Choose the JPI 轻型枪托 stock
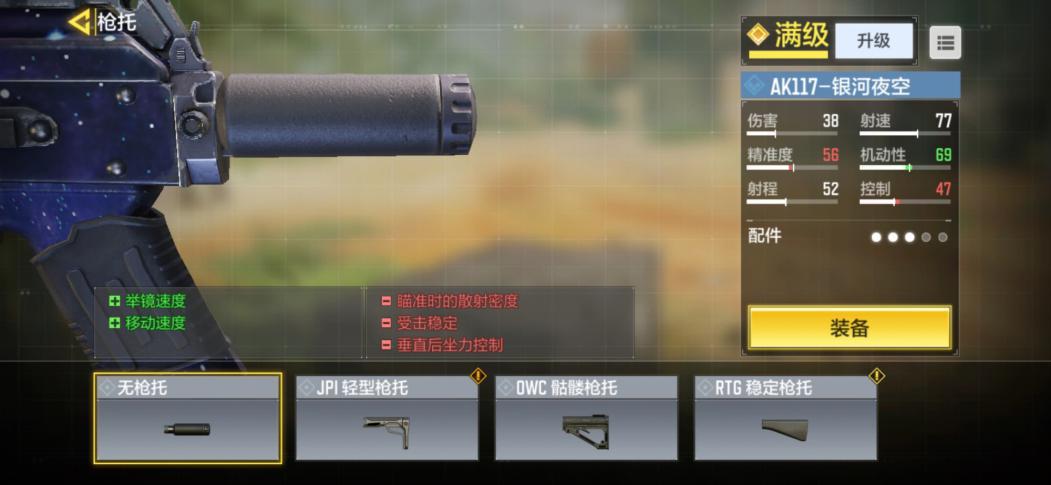 387,419
